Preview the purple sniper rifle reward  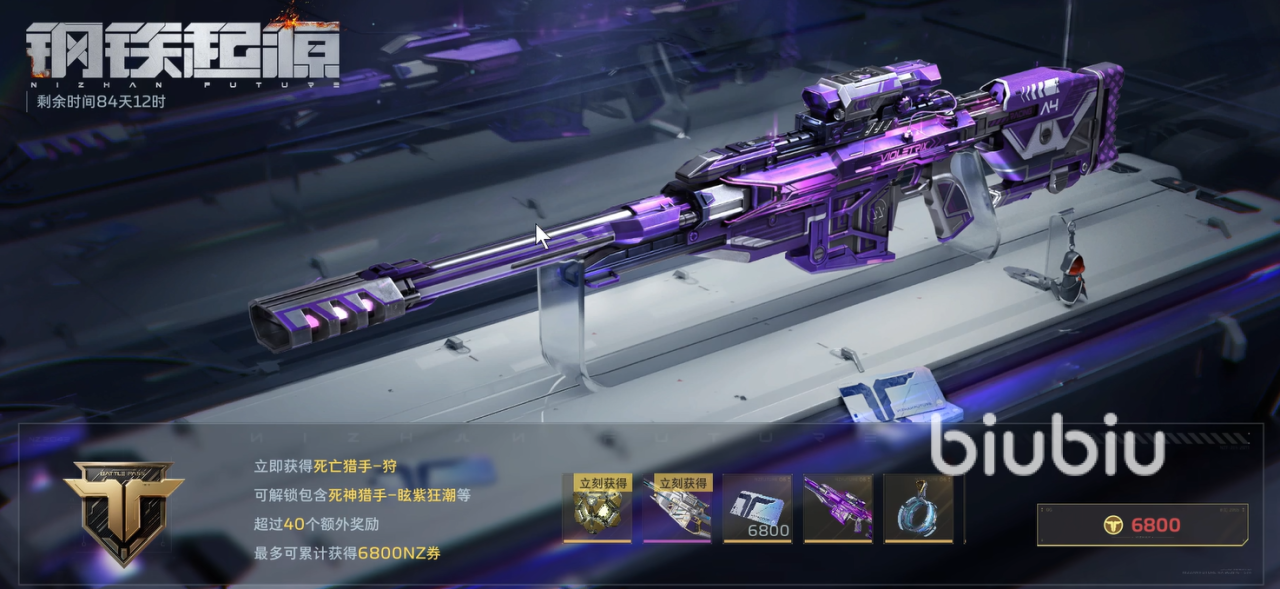click(x=838, y=509)
